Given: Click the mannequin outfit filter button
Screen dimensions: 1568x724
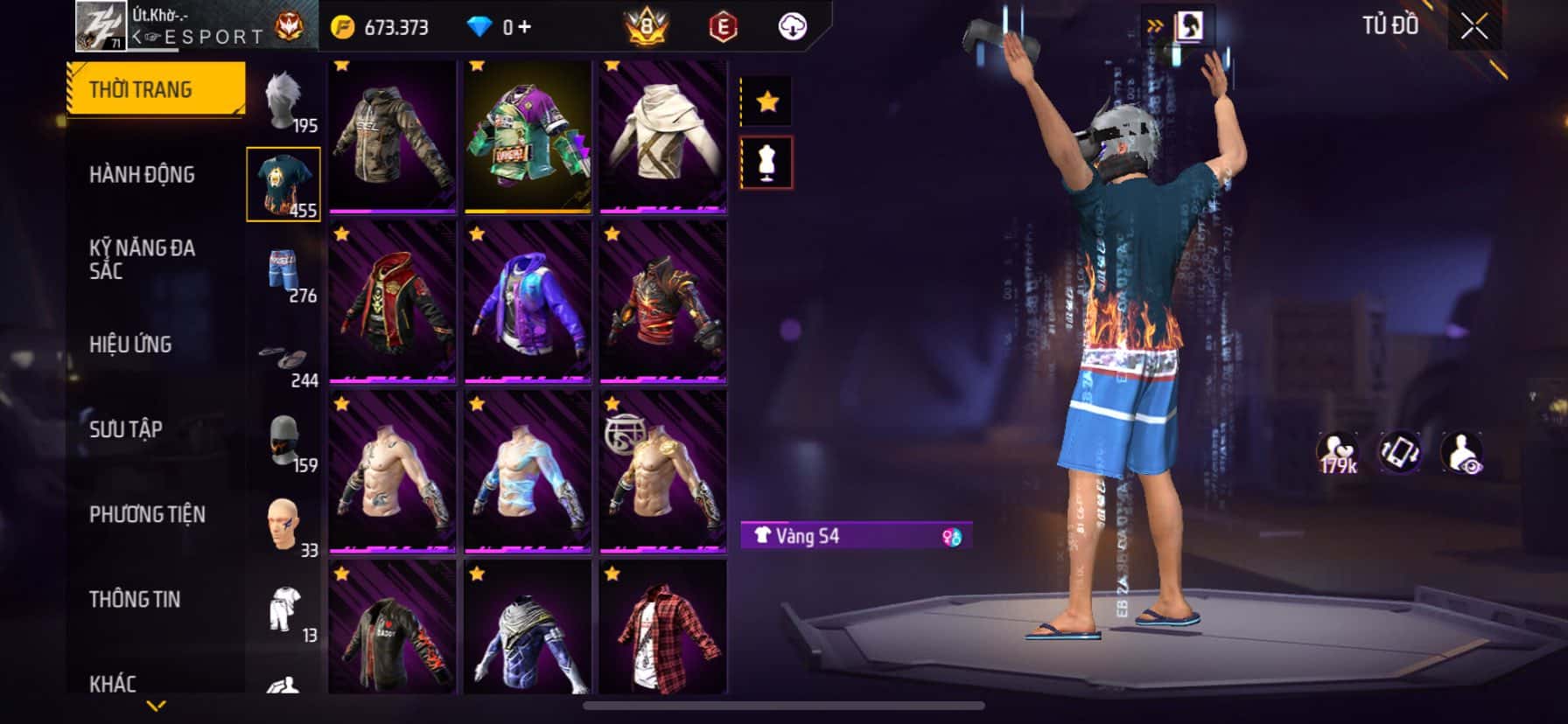Looking at the screenshot, I should tap(766, 163).
